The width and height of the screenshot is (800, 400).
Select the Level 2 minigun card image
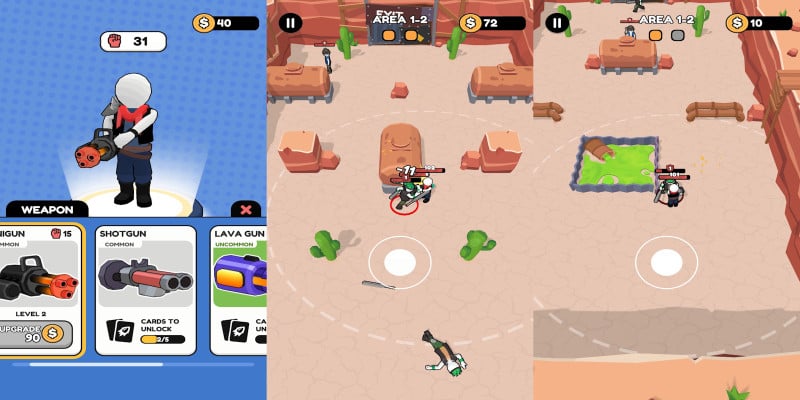coord(38,278)
